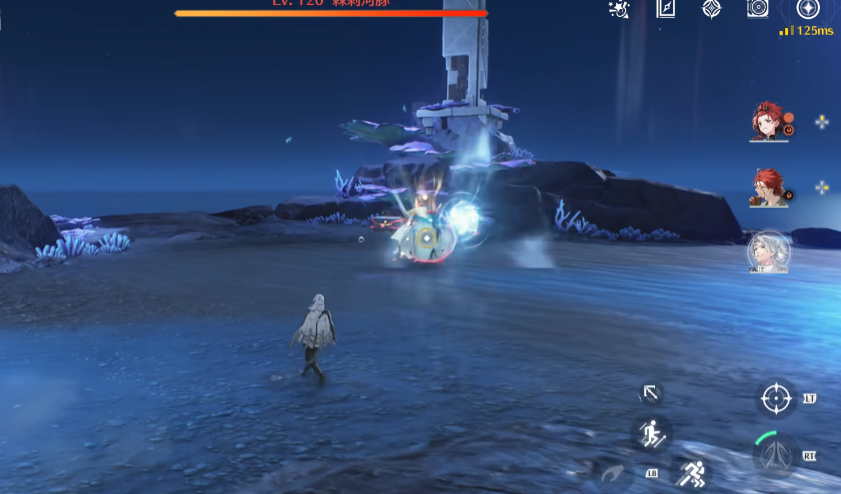This screenshot has height=494, width=841.
Task: Switch to the red-haired character with glasses
Action: pos(767,187)
